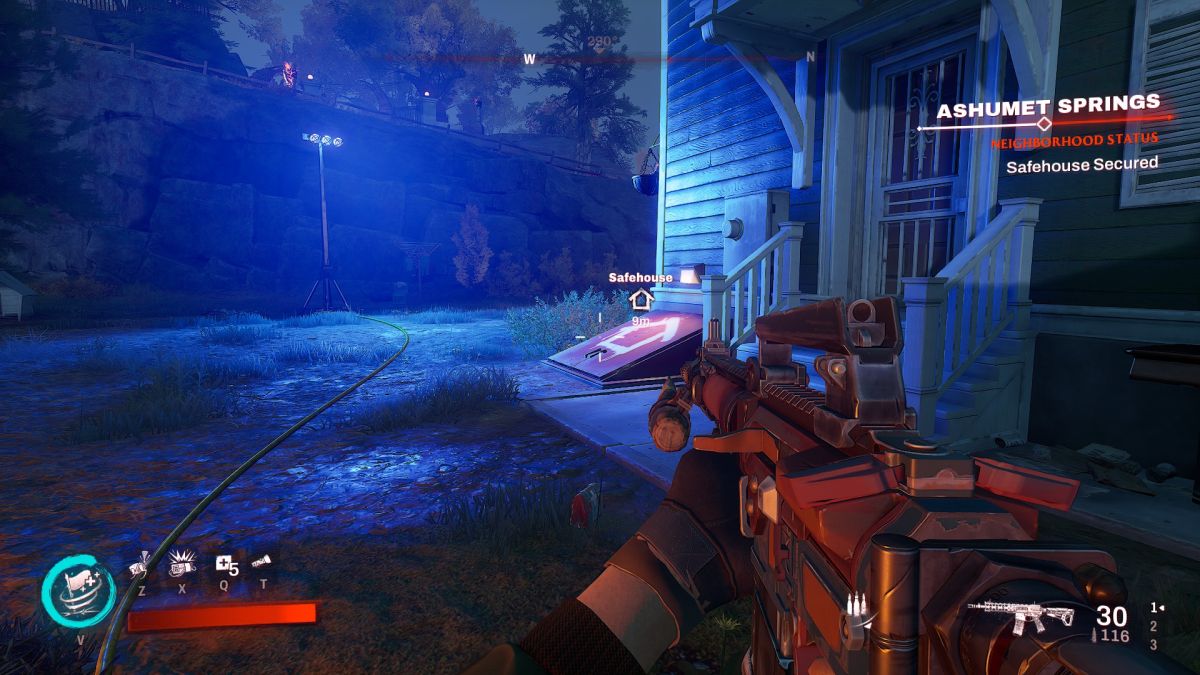Toggle the flashlight icon

tap(263, 562)
